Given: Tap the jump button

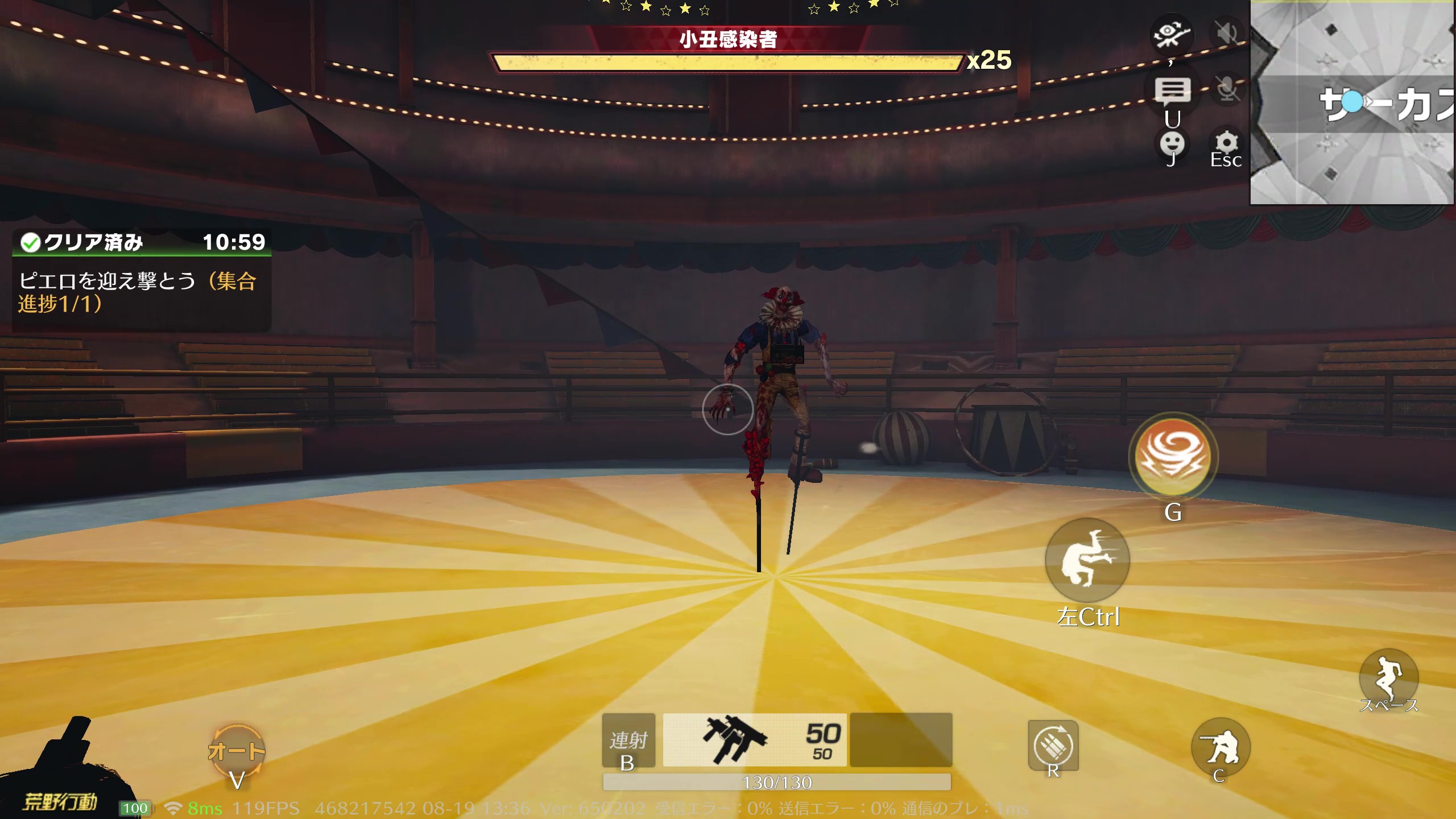Looking at the screenshot, I should [x=1388, y=677].
